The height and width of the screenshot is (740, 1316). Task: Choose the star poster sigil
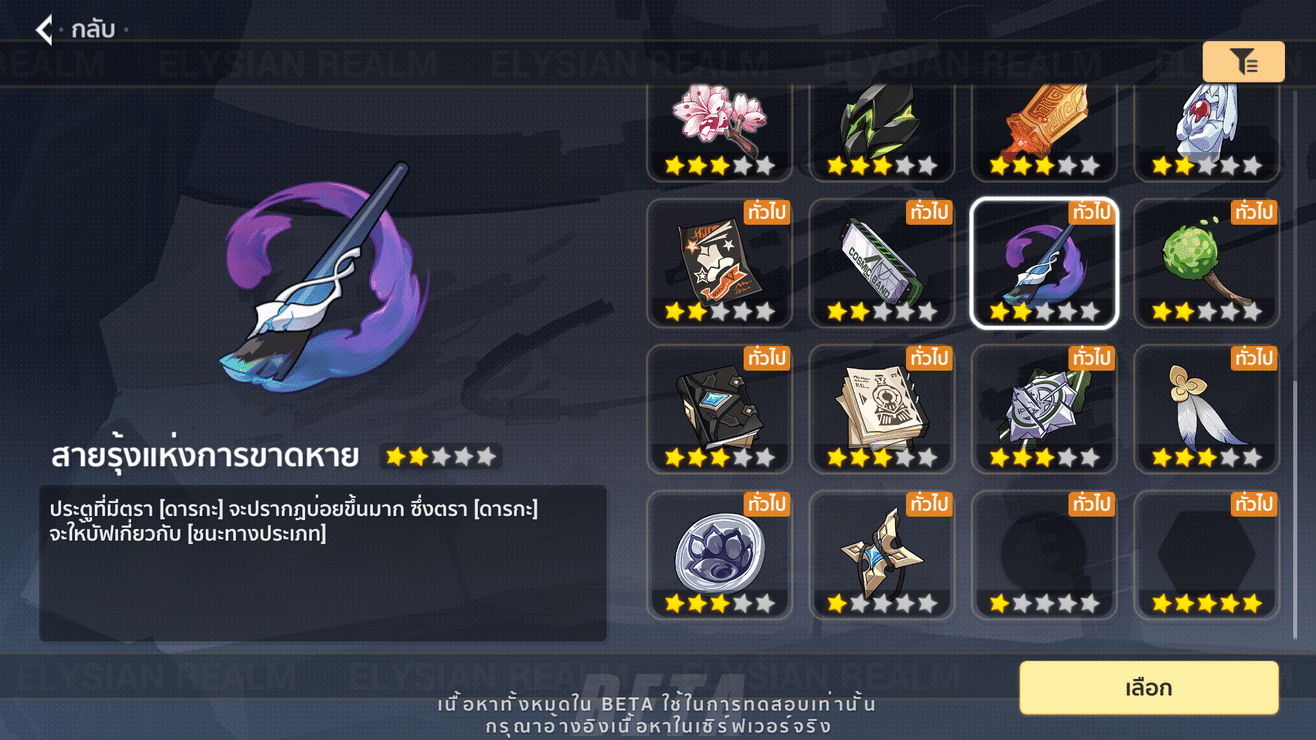719,260
